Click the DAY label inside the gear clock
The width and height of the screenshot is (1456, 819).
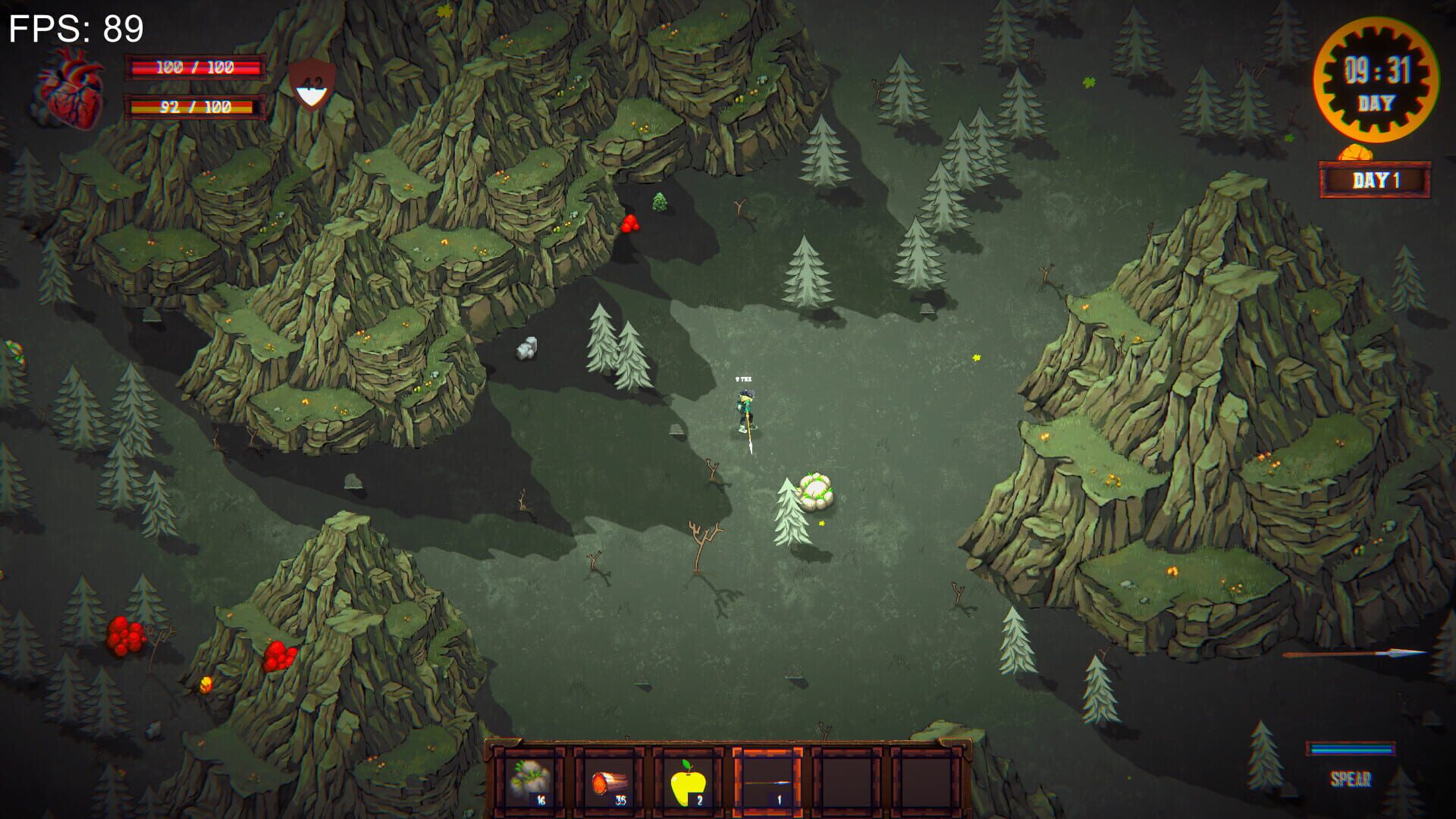tap(1377, 101)
